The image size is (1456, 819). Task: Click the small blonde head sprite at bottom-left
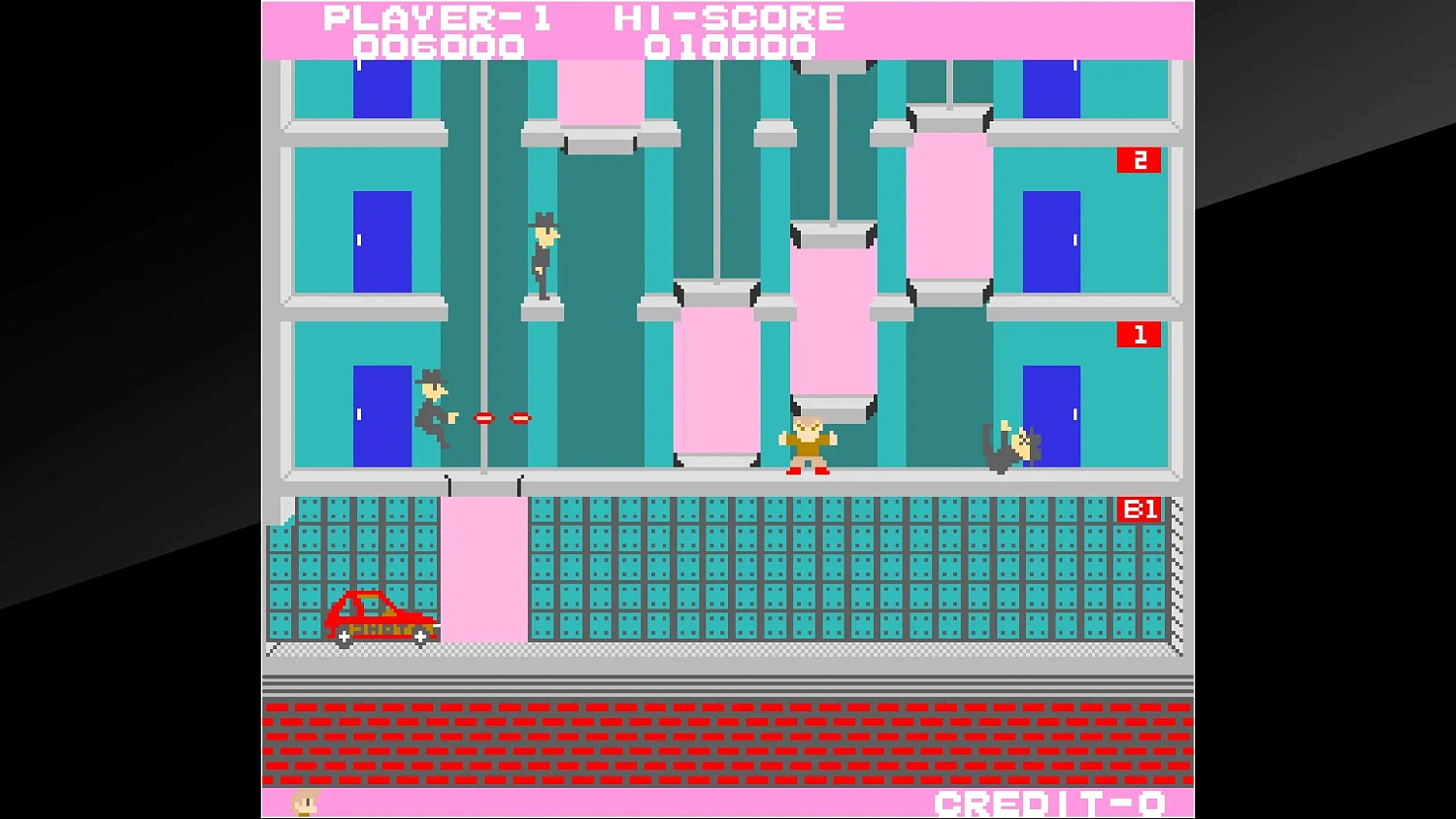point(304,803)
